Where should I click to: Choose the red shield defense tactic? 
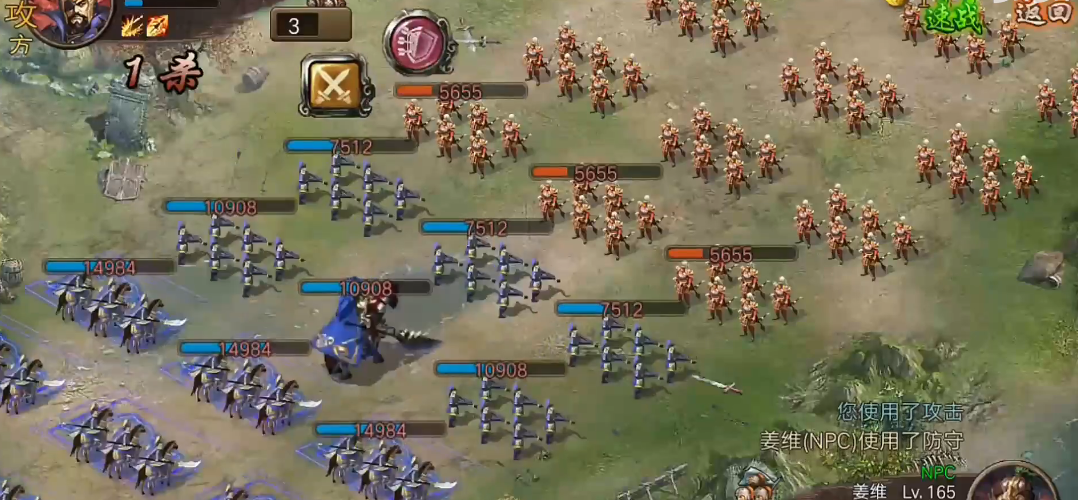tap(417, 41)
